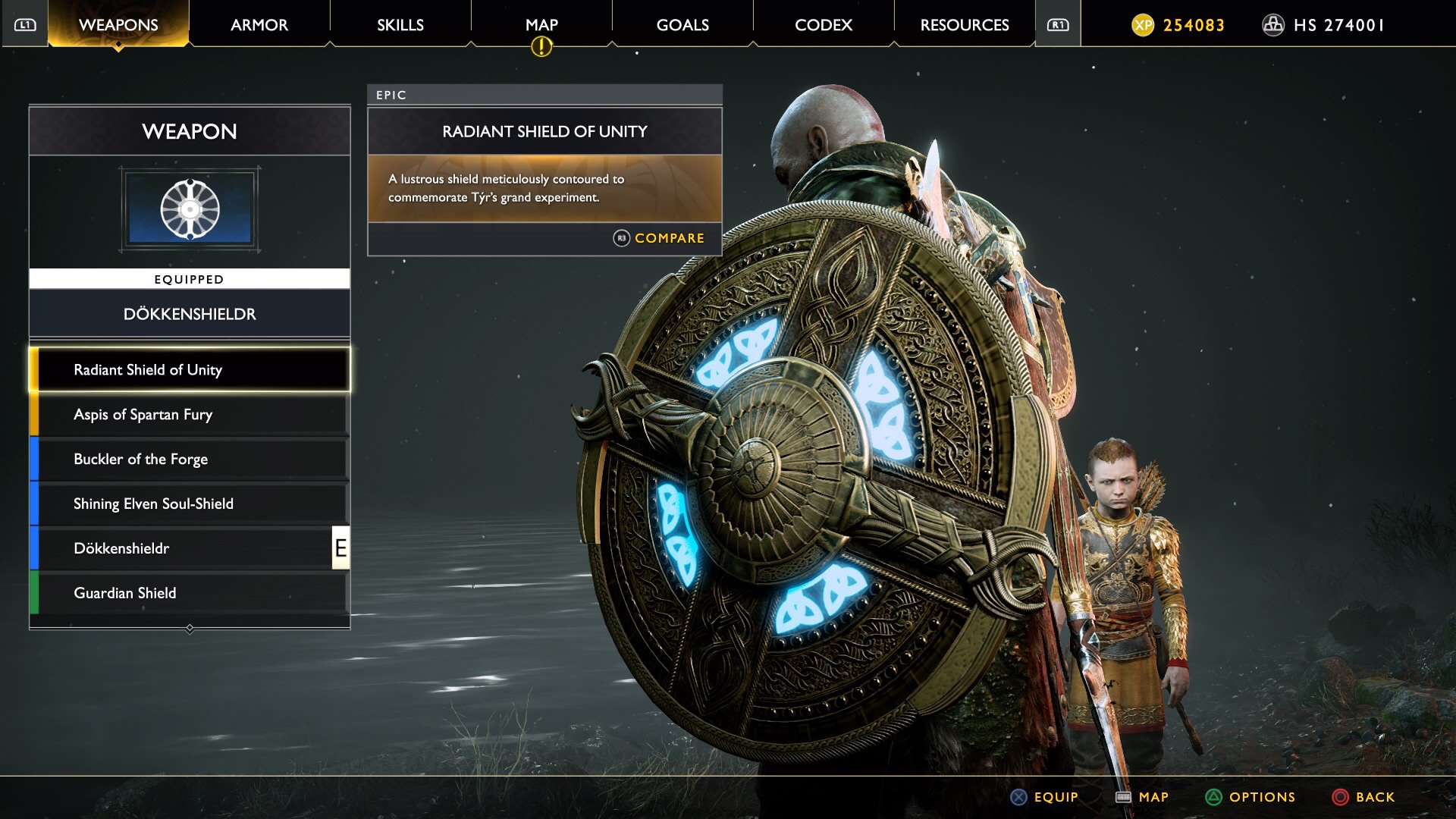Select Buckler of the Forge
1456x819 pixels.
190,460
